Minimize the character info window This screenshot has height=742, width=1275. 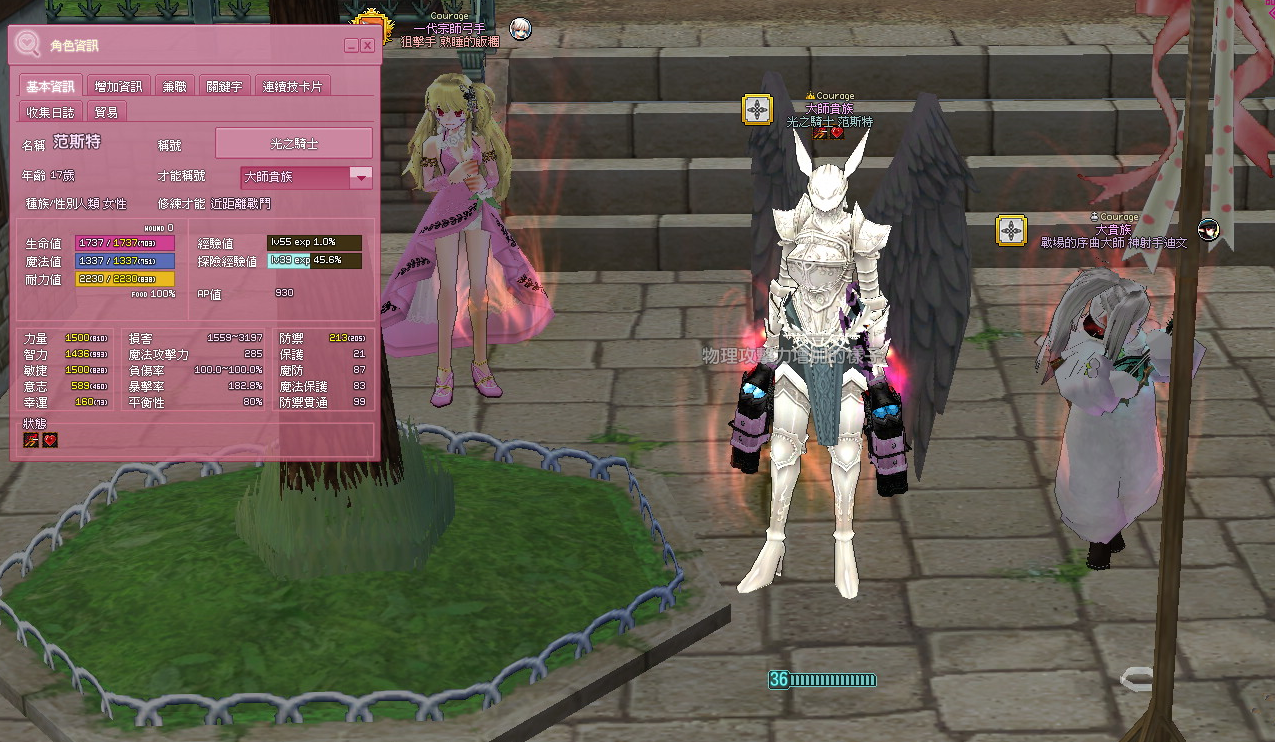click(x=351, y=46)
